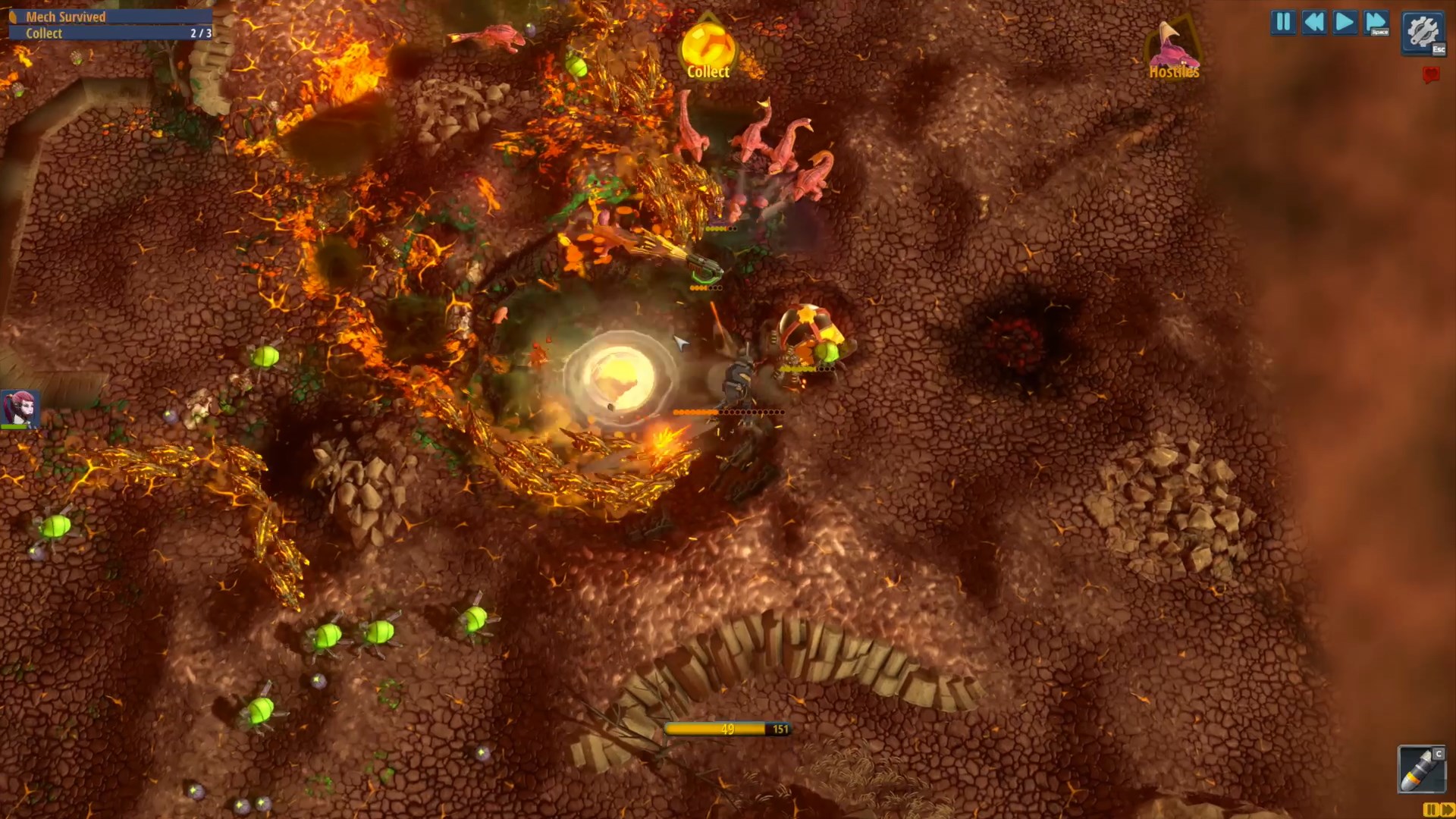This screenshot has width=1456, height=819.
Task: Click the red heart speech bubble icon
Action: tap(1430, 74)
